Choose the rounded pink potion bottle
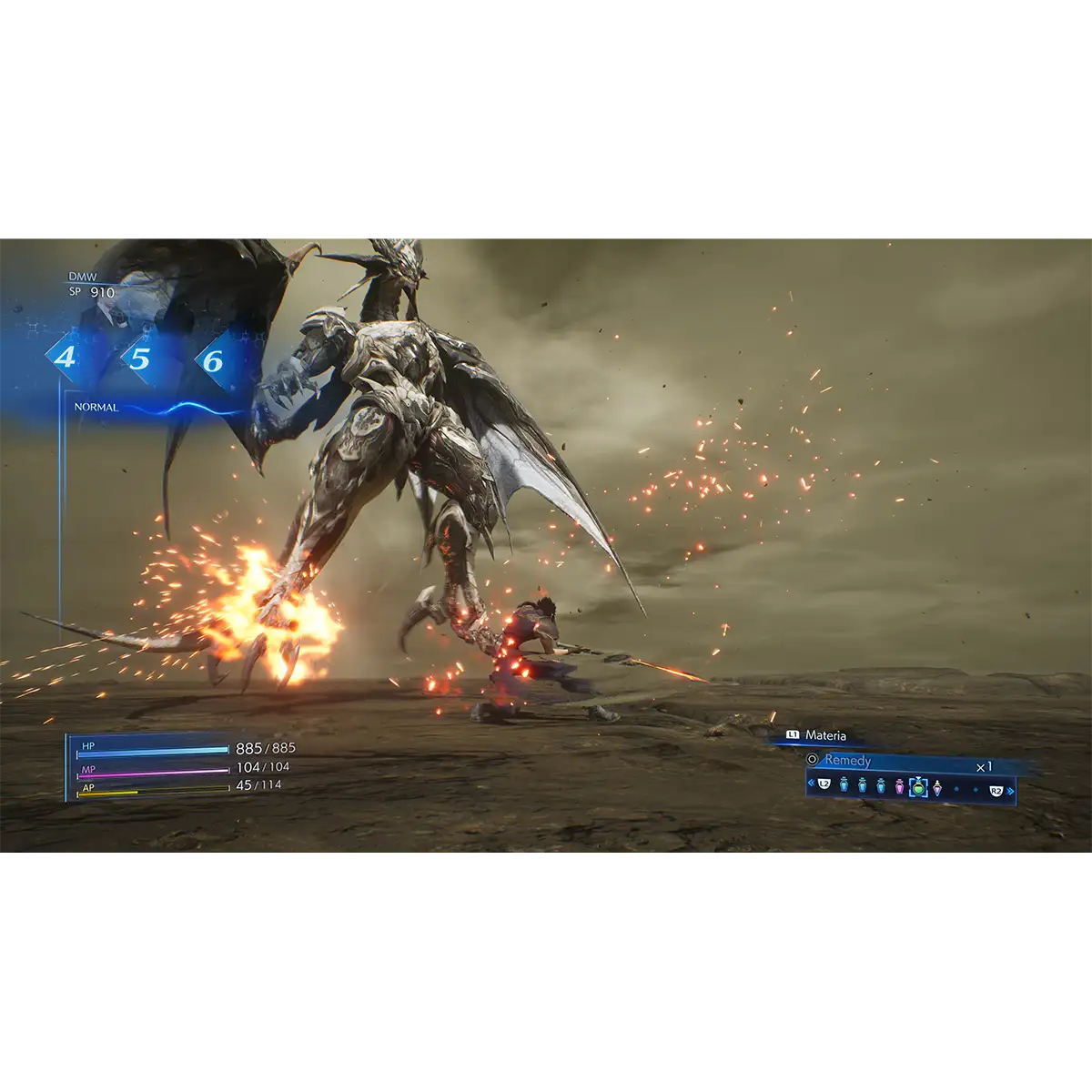 pyautogui.click(x=900, y=786)
